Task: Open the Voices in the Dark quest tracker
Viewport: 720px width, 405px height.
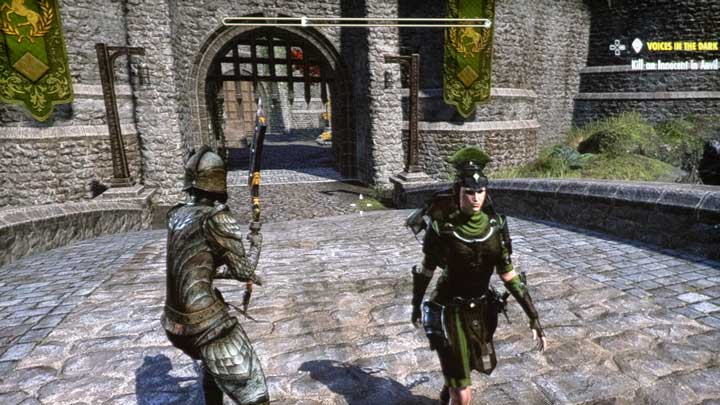Action: [x=684, y=46]
